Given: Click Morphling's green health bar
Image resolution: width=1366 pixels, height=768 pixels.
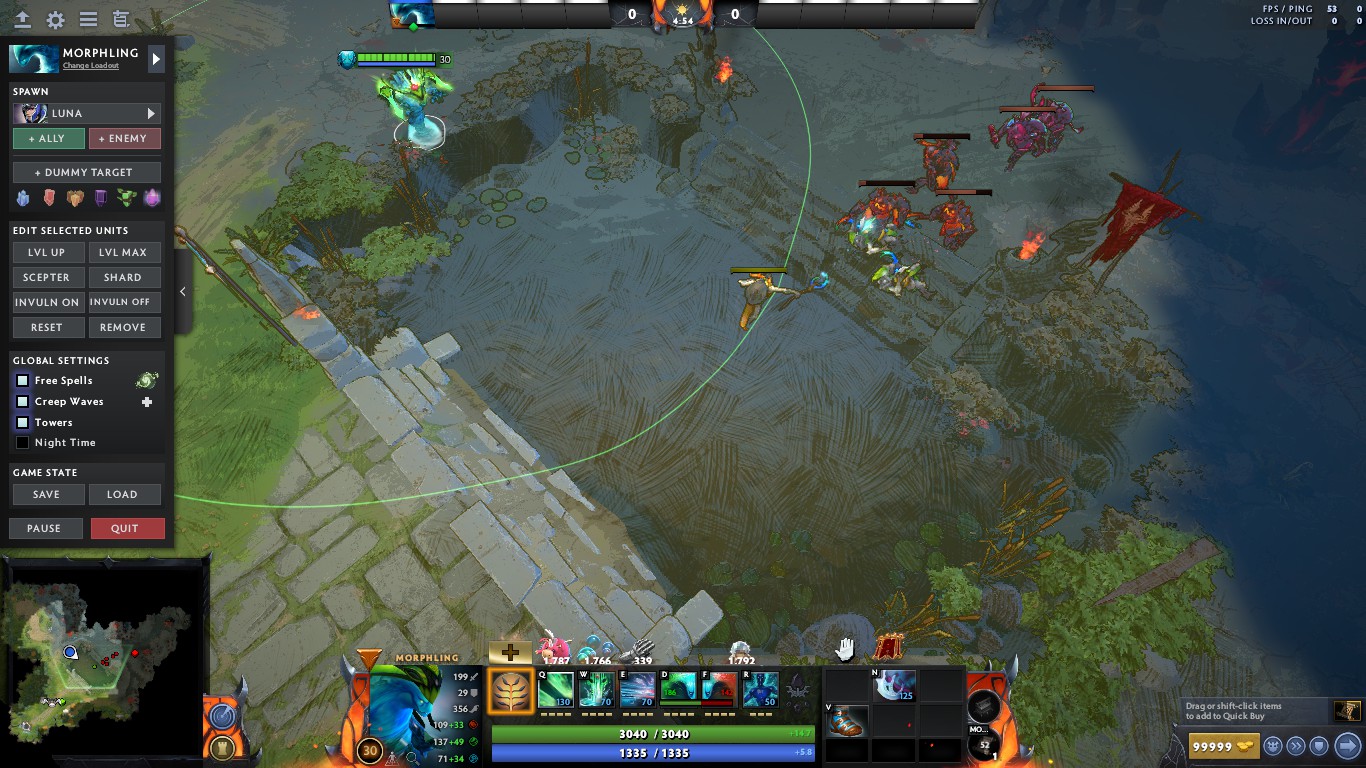Looking at the screenshot, I should [650, 733].
